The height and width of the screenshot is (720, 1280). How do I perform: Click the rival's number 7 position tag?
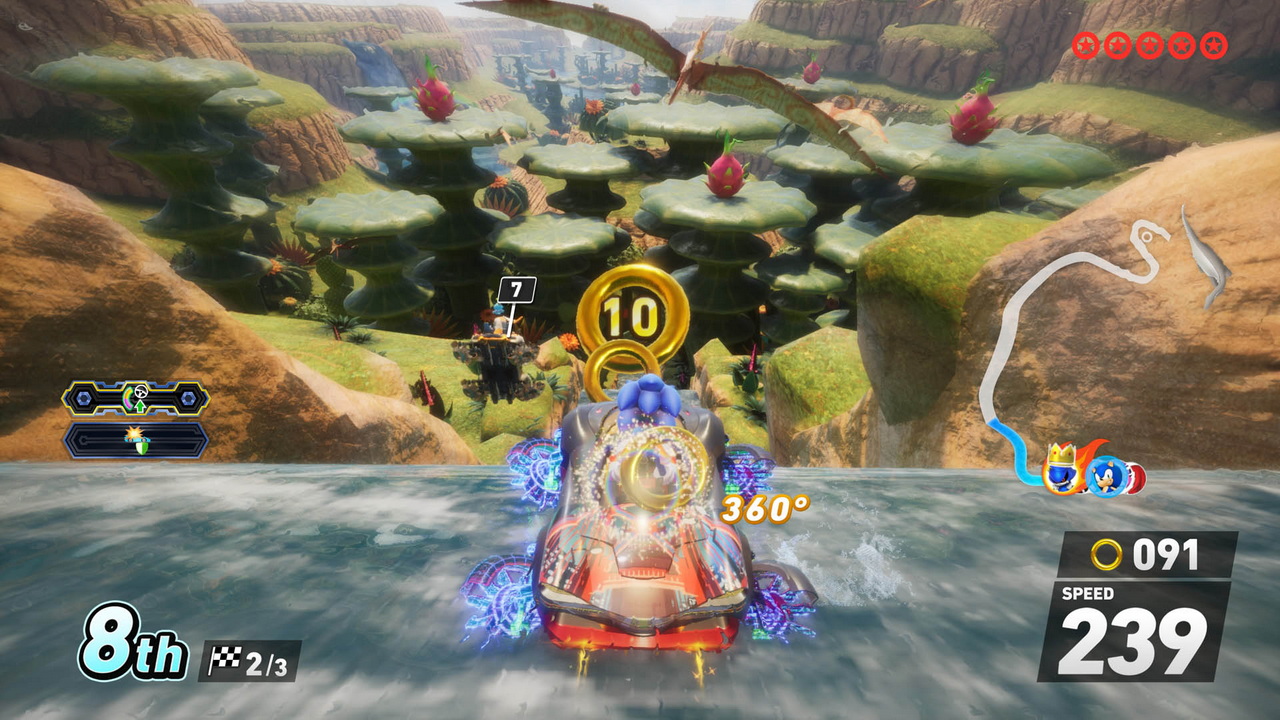[x=516, y=291]
